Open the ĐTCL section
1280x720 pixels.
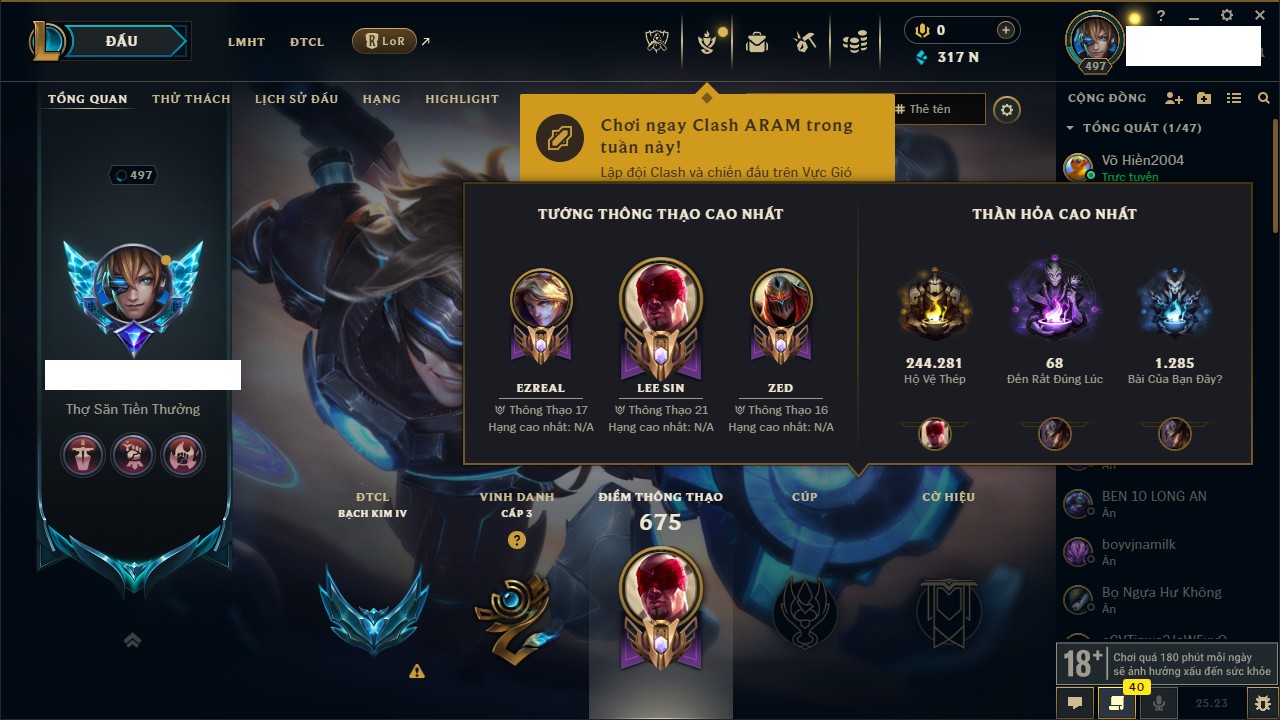pyautogui.click(x=307, y=42)
